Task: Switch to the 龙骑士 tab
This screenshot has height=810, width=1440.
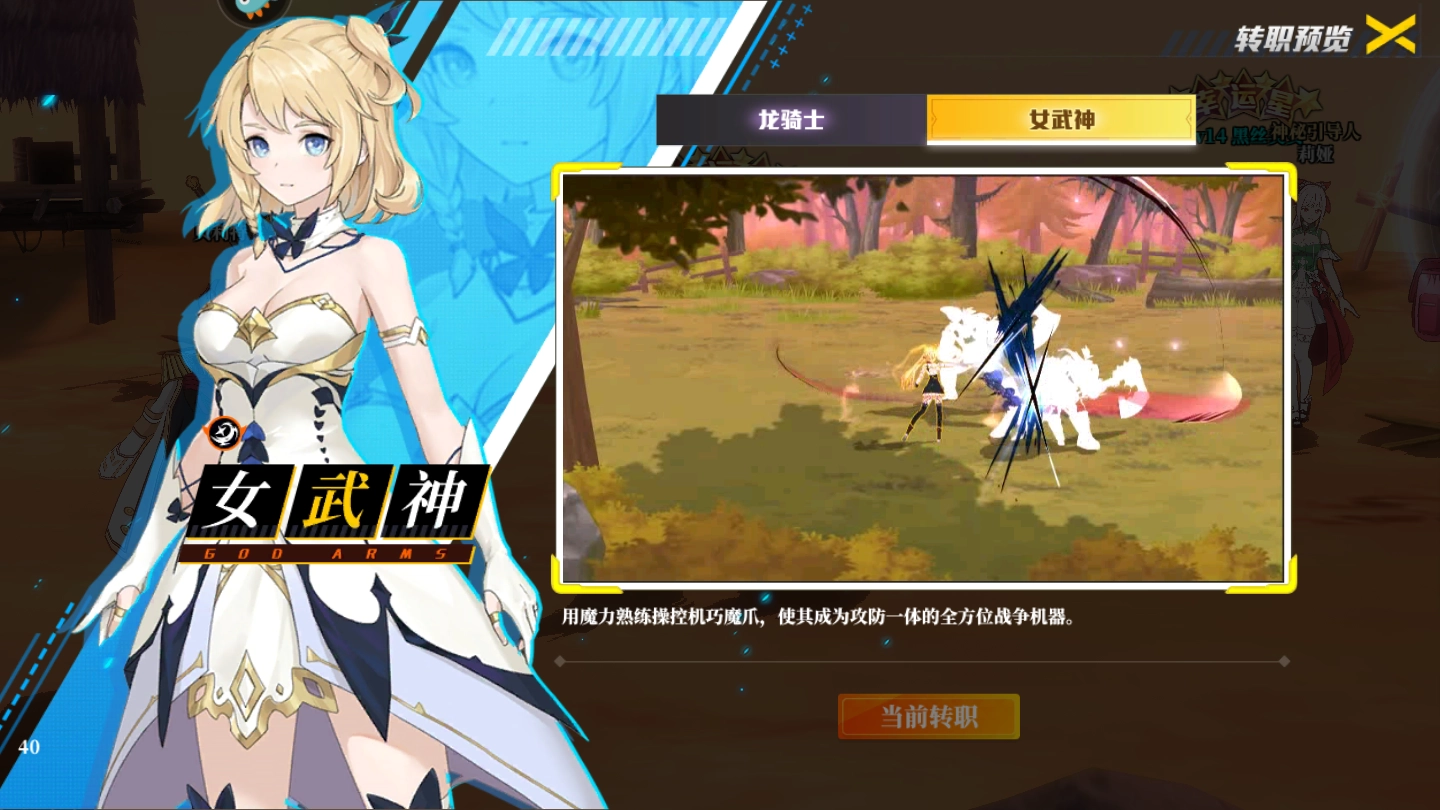Action: 791,120
